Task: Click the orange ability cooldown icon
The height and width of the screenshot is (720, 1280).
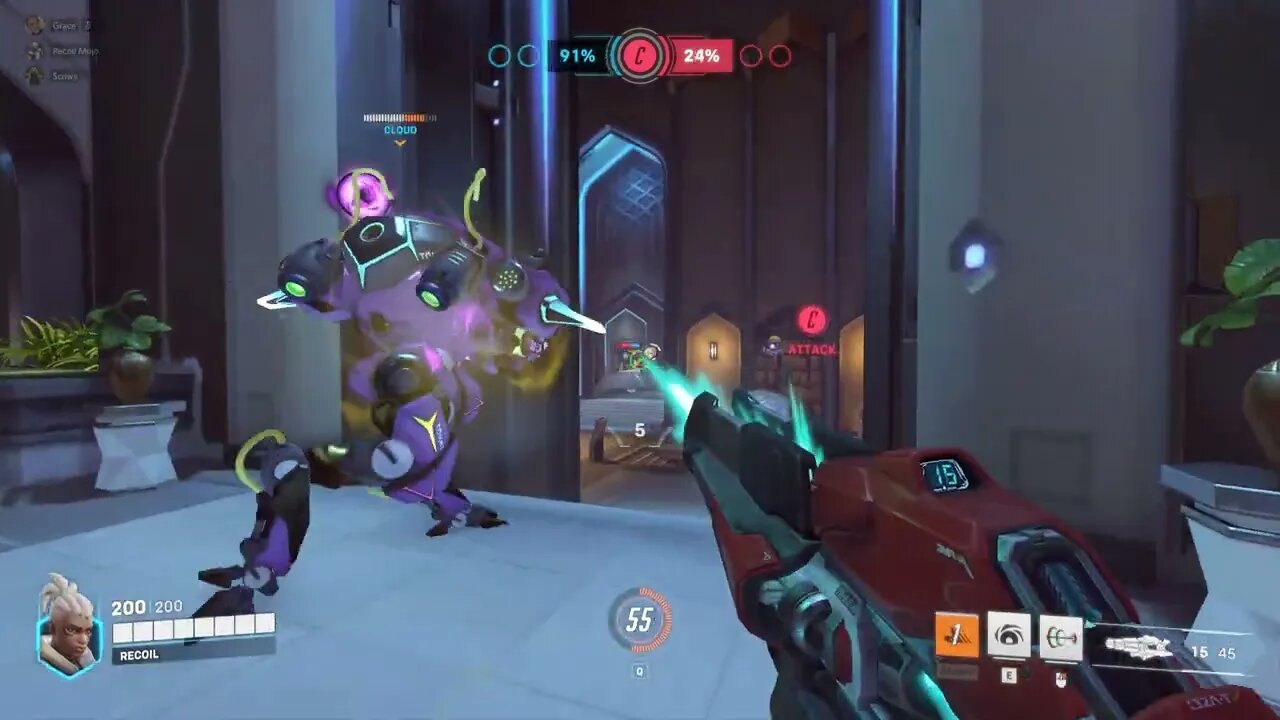Action: [955, 635]
